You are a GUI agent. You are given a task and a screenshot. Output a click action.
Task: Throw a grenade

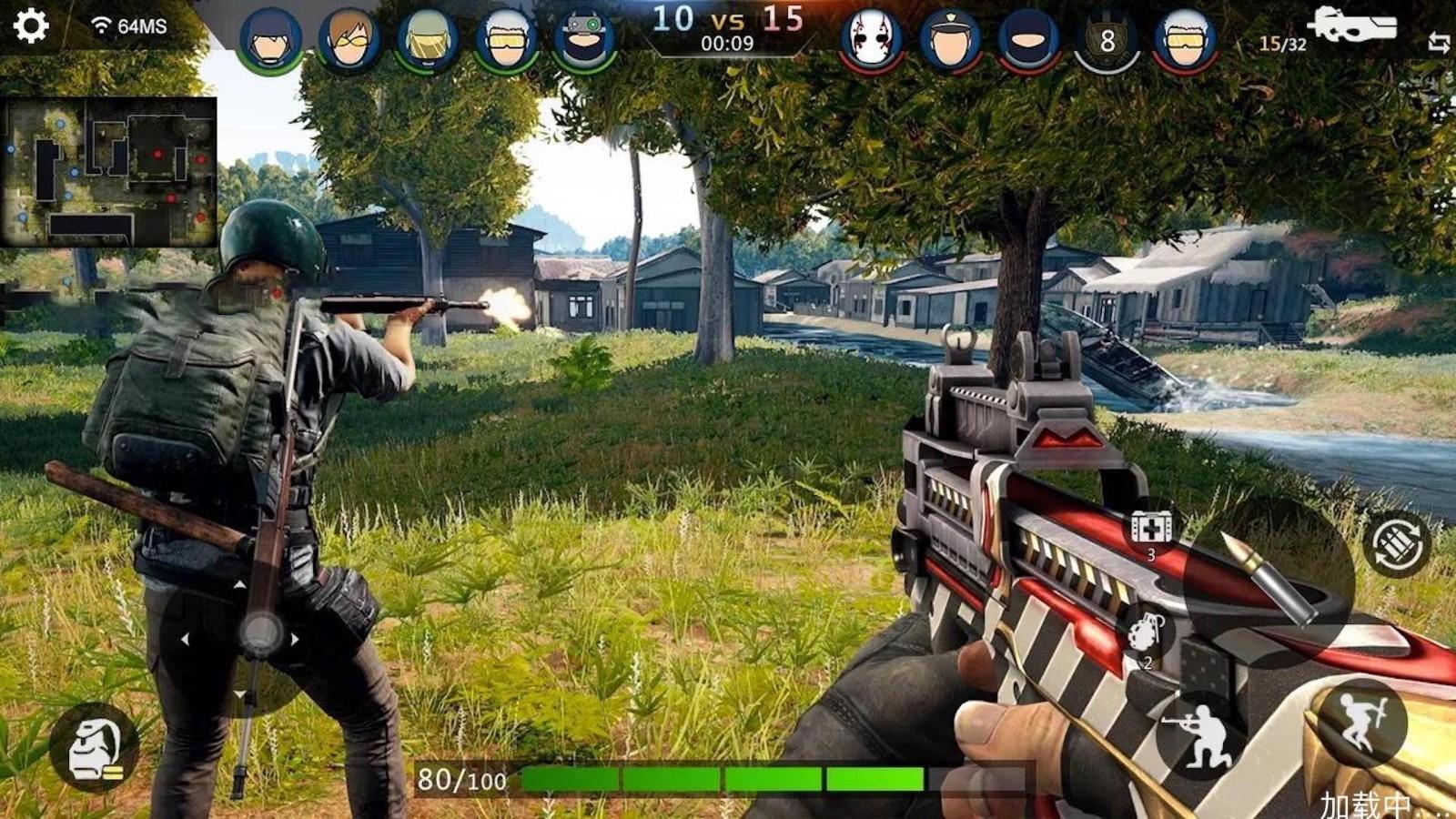click(x=1149, y=634)
